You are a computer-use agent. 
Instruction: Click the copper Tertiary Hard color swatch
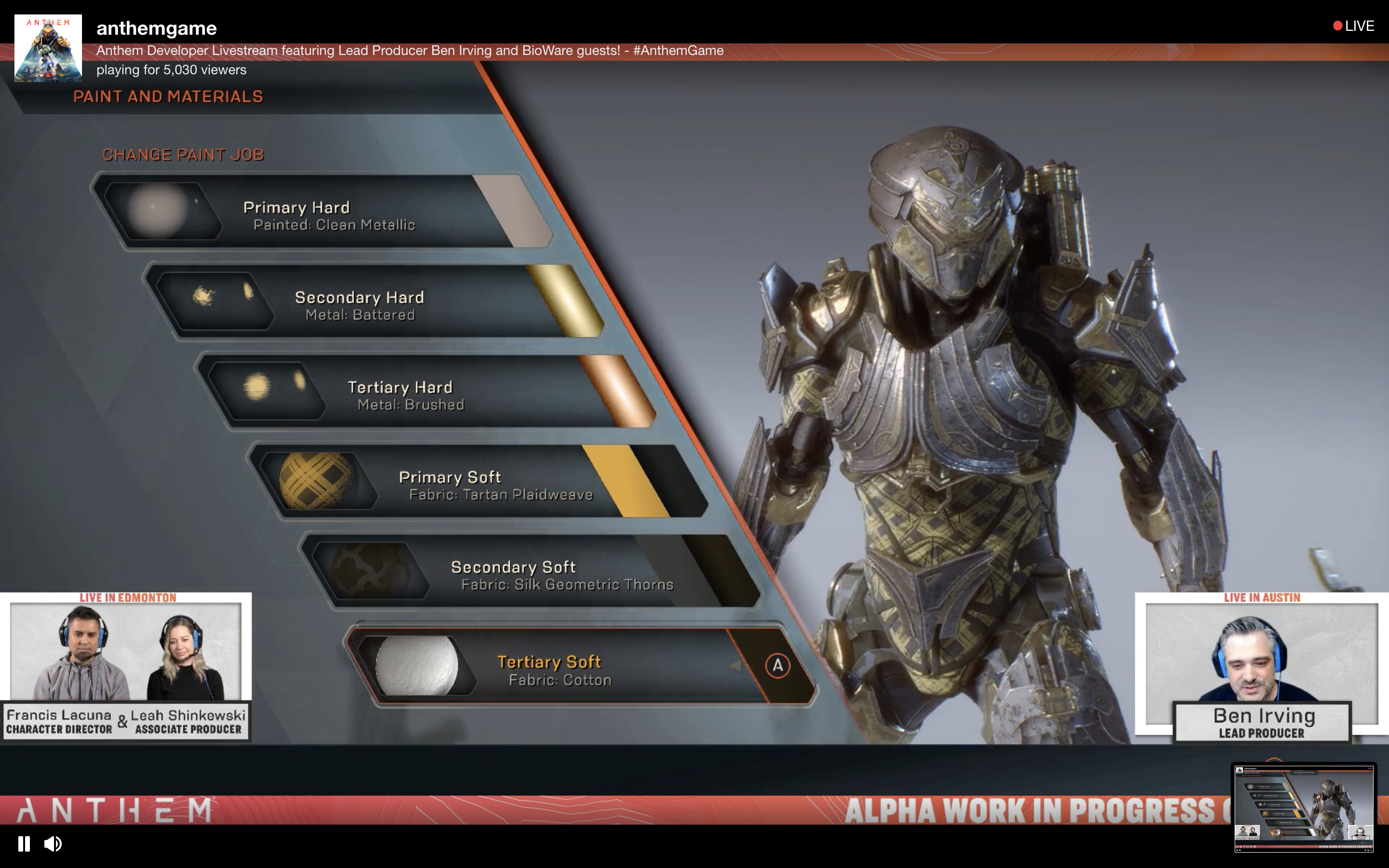coord(617,391)
